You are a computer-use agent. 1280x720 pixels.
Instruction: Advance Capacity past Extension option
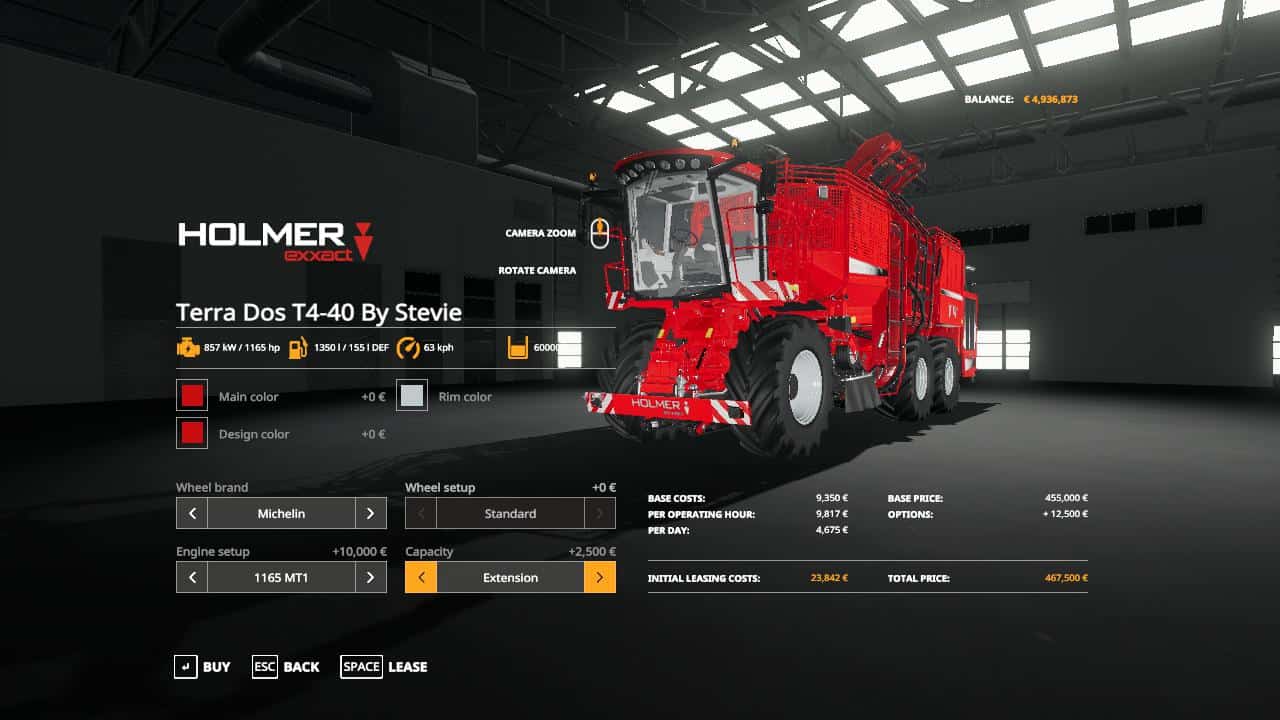click(599, 578)
